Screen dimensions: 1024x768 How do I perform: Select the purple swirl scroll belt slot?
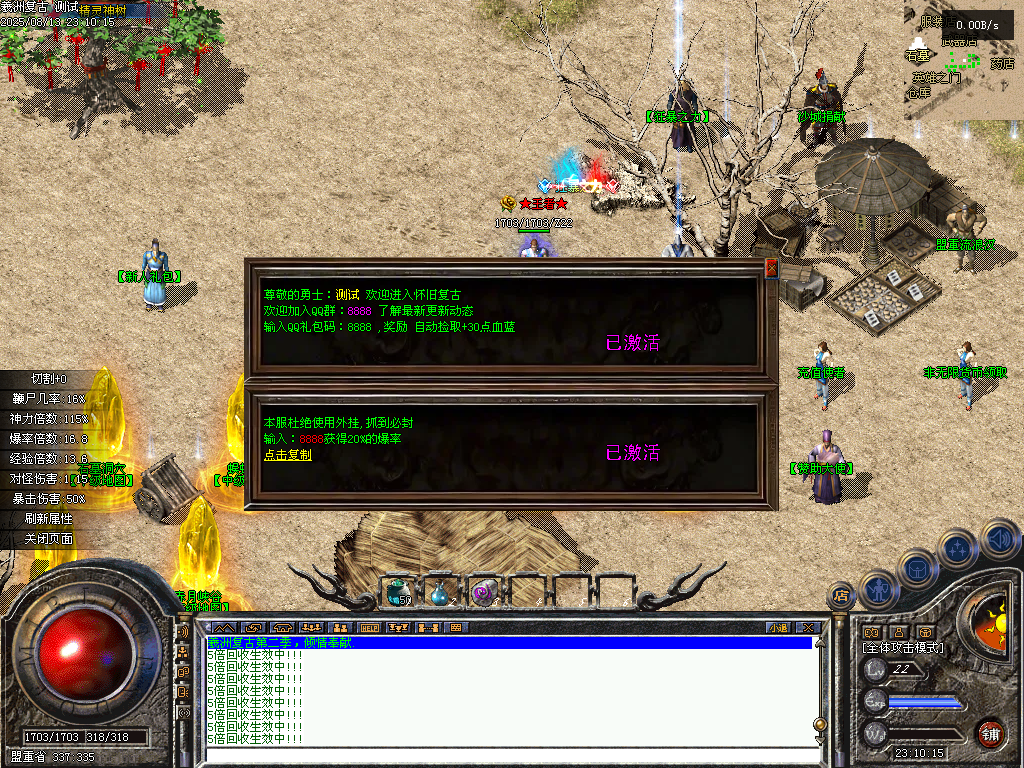click(x=483, y=592)
